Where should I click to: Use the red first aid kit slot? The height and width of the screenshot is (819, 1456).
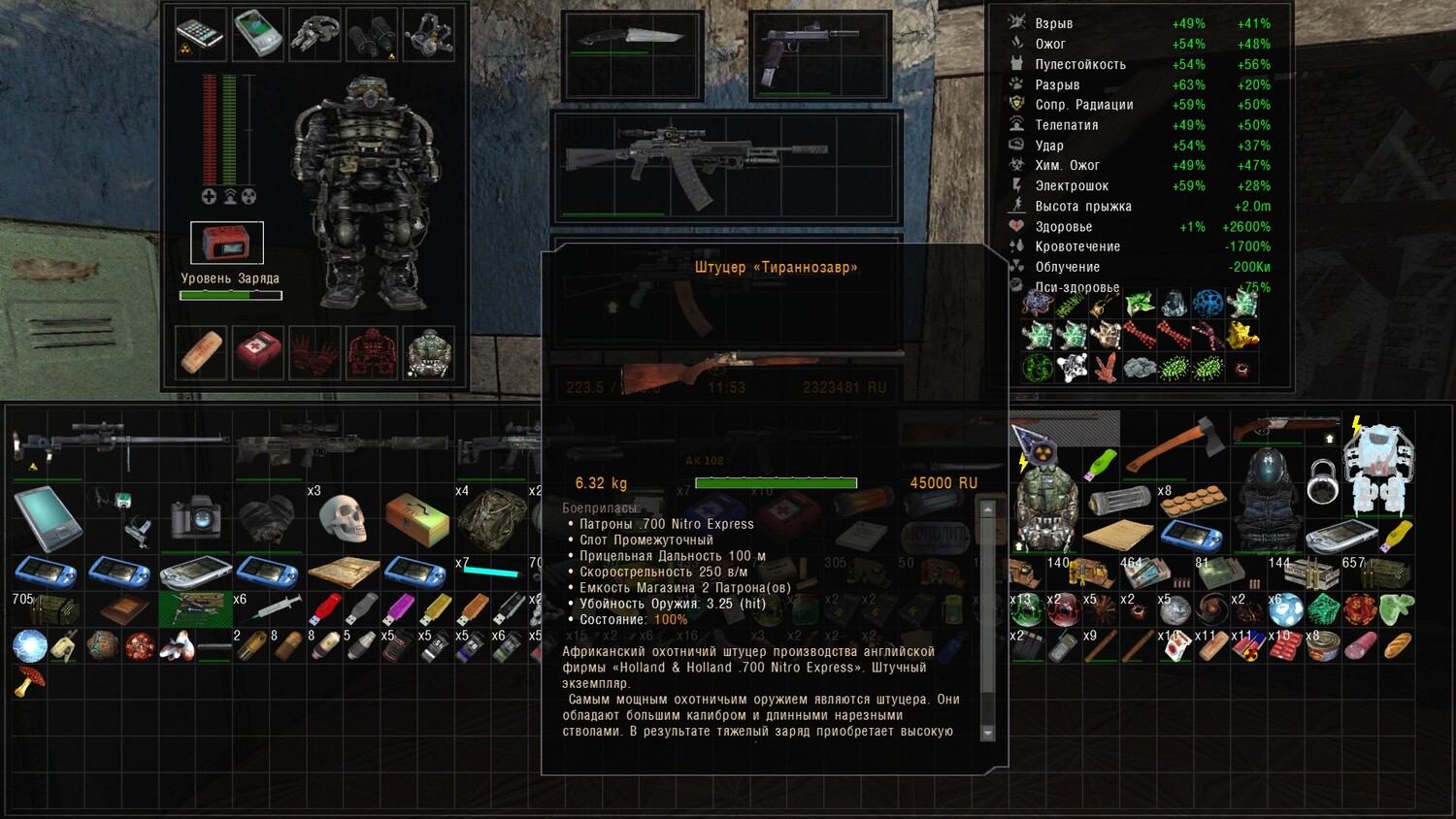pyautogui.click(x=258, y=351)
